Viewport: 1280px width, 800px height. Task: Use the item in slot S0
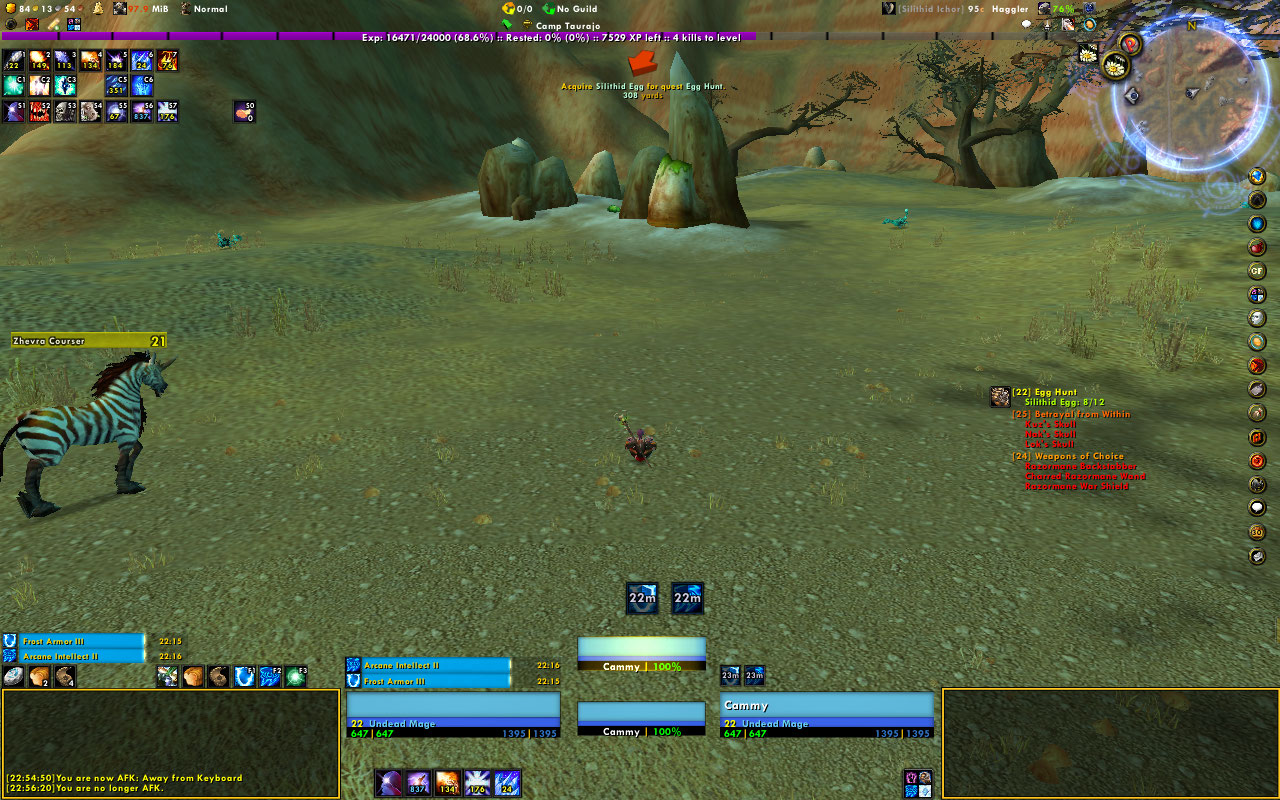point(245,111)
